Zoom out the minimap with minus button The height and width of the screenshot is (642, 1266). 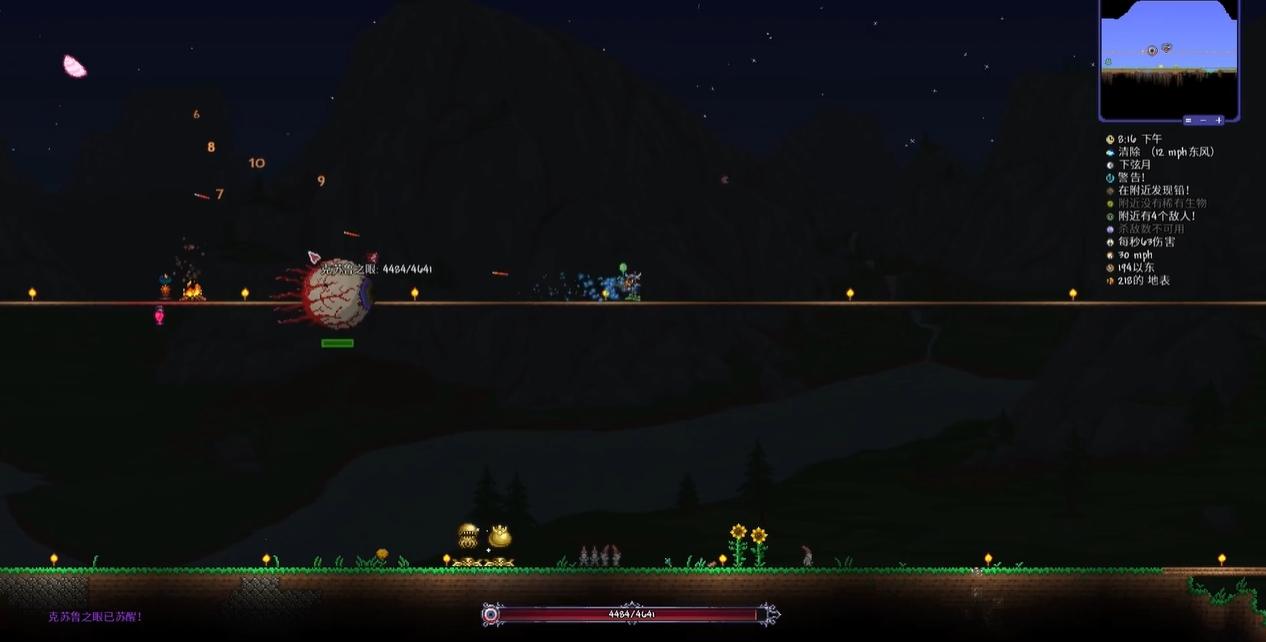[x=1203, y=120]
